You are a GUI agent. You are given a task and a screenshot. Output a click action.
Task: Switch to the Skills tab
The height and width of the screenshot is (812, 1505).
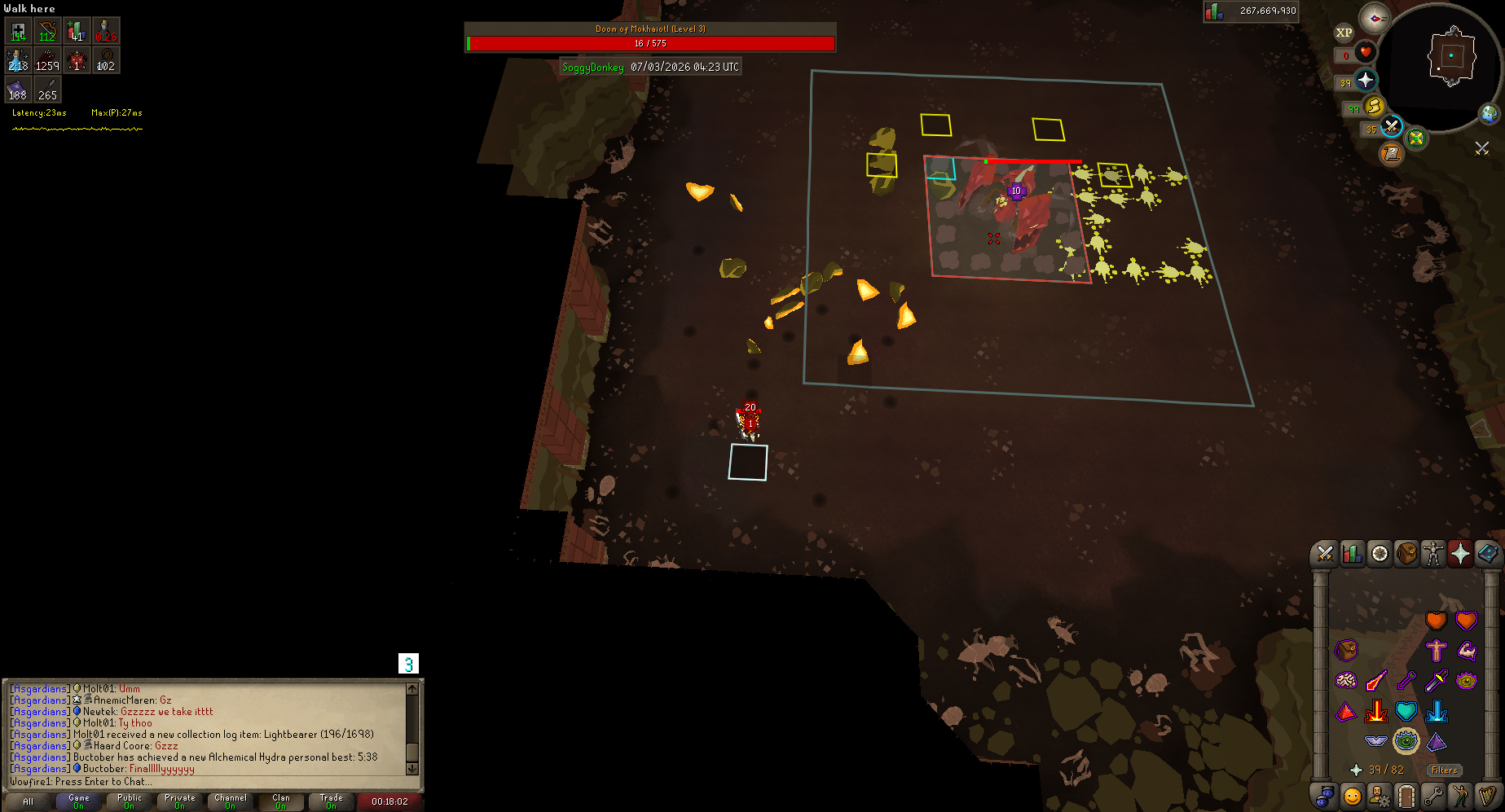click(1353, 554)
